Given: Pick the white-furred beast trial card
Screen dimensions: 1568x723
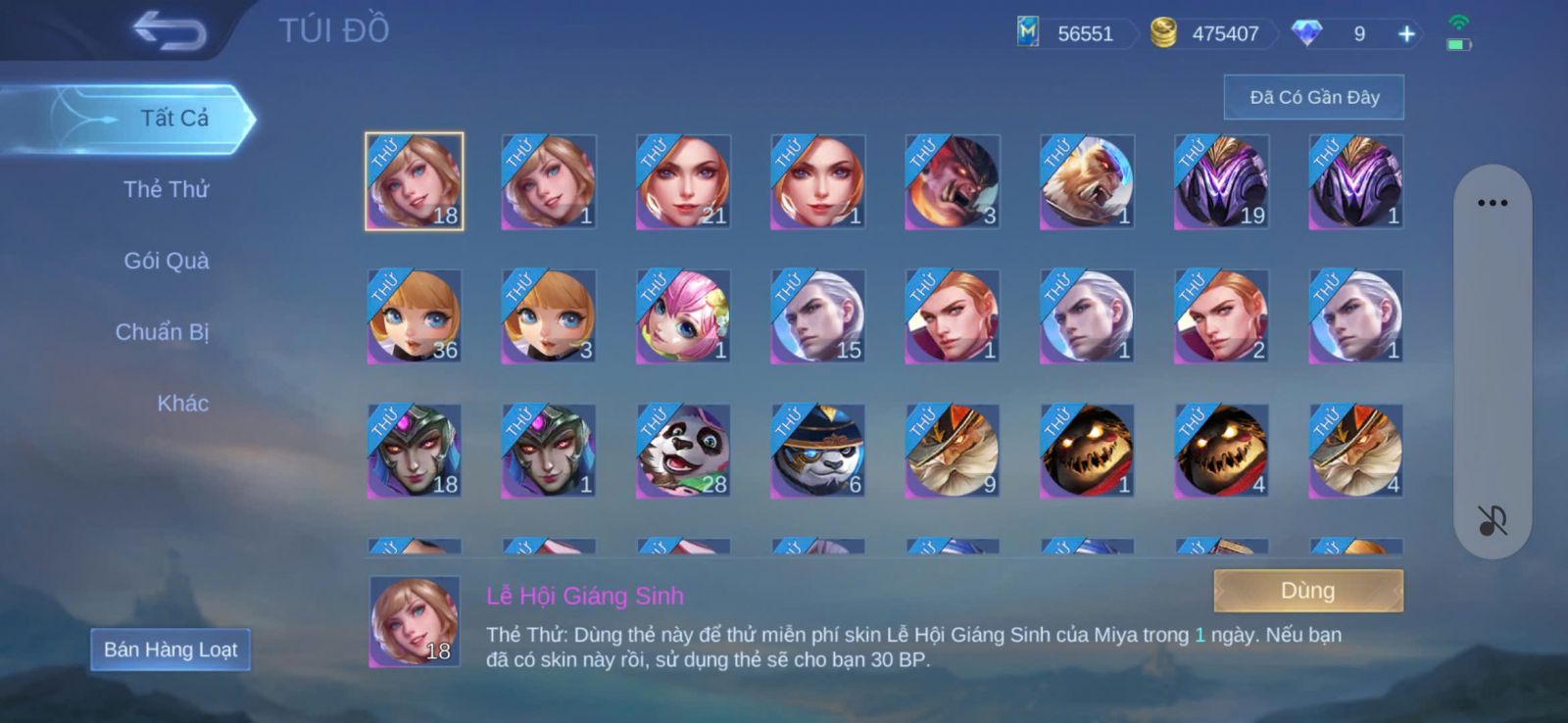Looking at the screenshot, I should pyautogui.click(x=1087, y=182).
